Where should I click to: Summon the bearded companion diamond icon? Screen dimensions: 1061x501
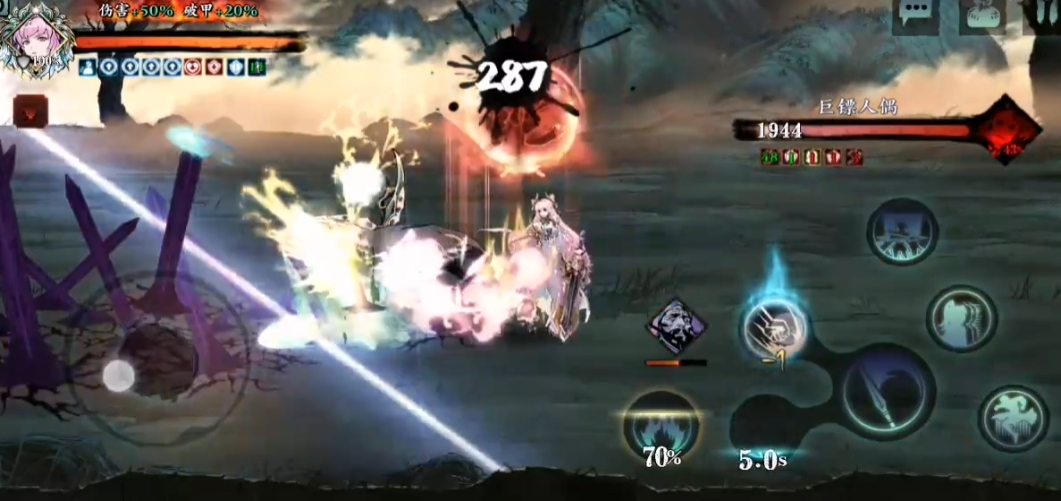tap(676, 327)
